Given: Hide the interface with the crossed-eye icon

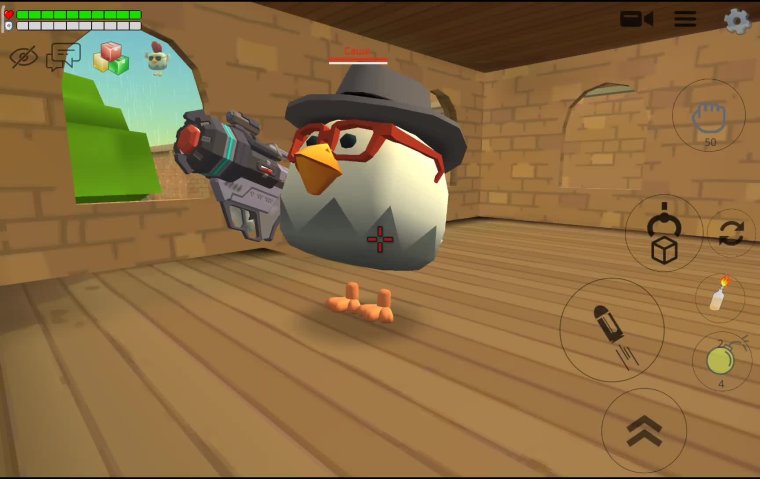Looking at the screenshot, I should tap(23, 56).
